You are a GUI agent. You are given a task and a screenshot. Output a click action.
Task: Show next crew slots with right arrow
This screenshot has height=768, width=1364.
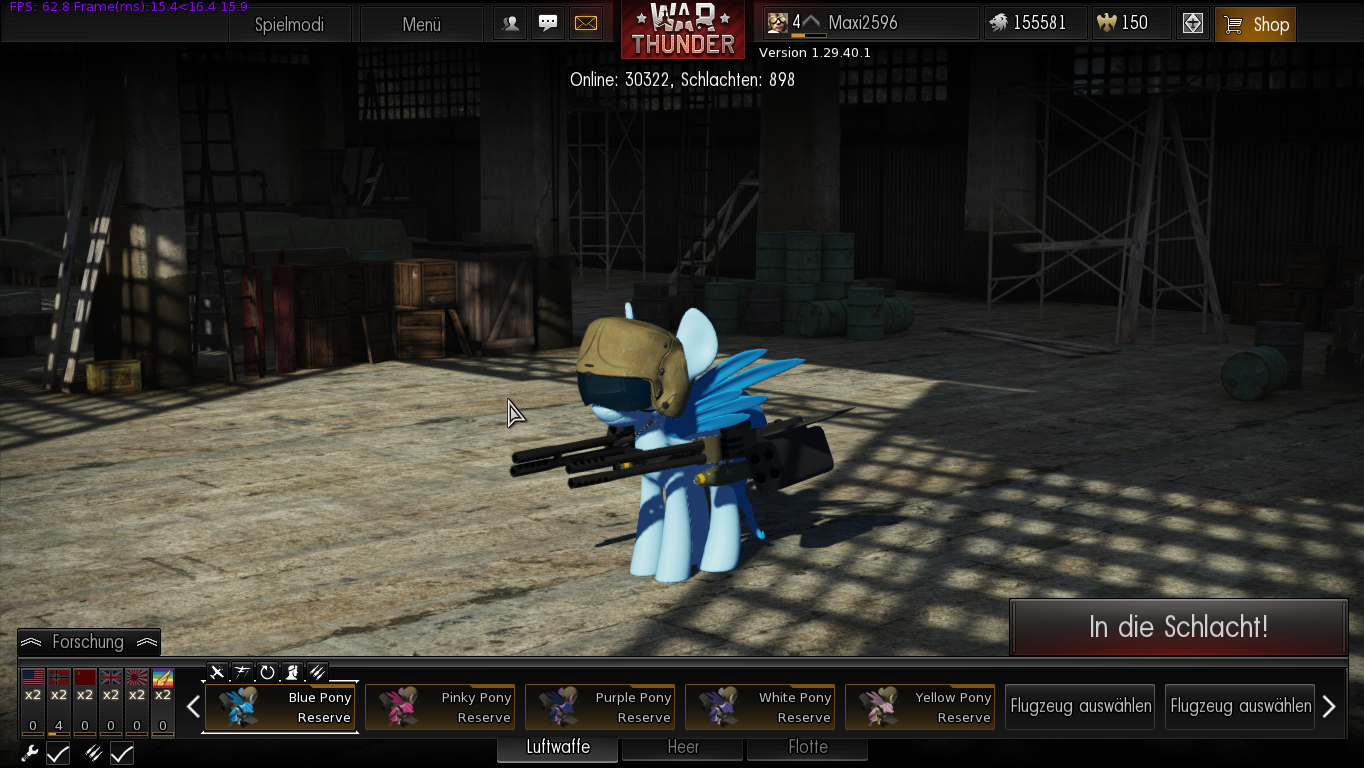1329,707
